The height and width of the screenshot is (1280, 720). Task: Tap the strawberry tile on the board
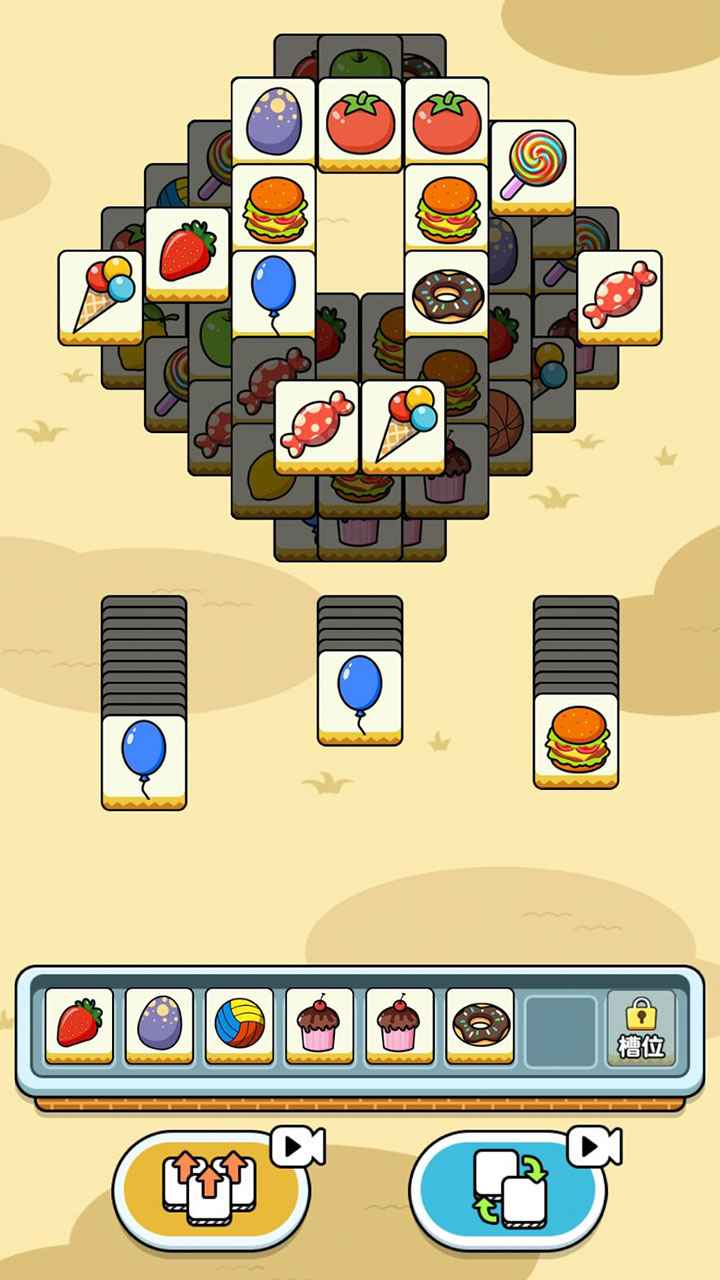187,252
